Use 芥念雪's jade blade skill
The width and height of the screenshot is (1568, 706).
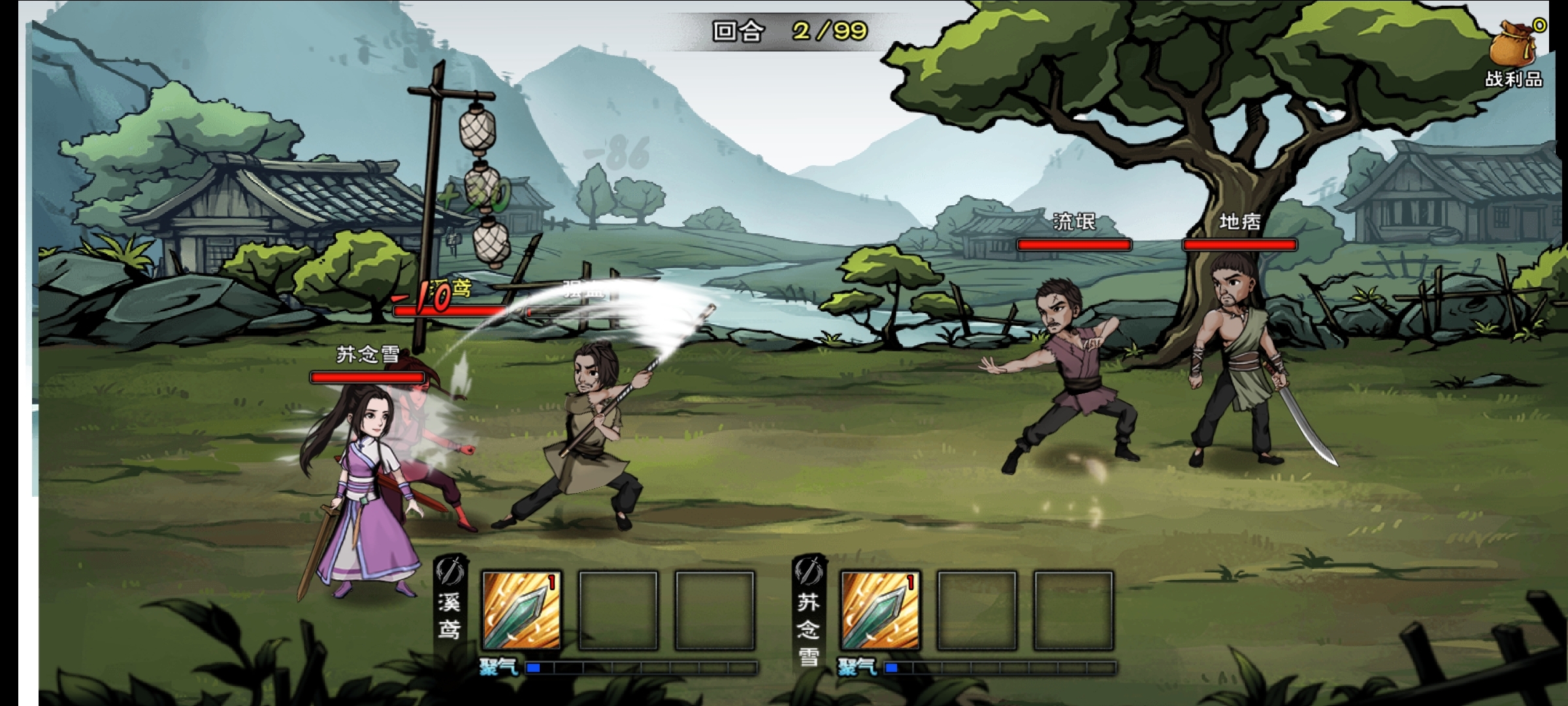pyautogui.click(x=880, y=611)
